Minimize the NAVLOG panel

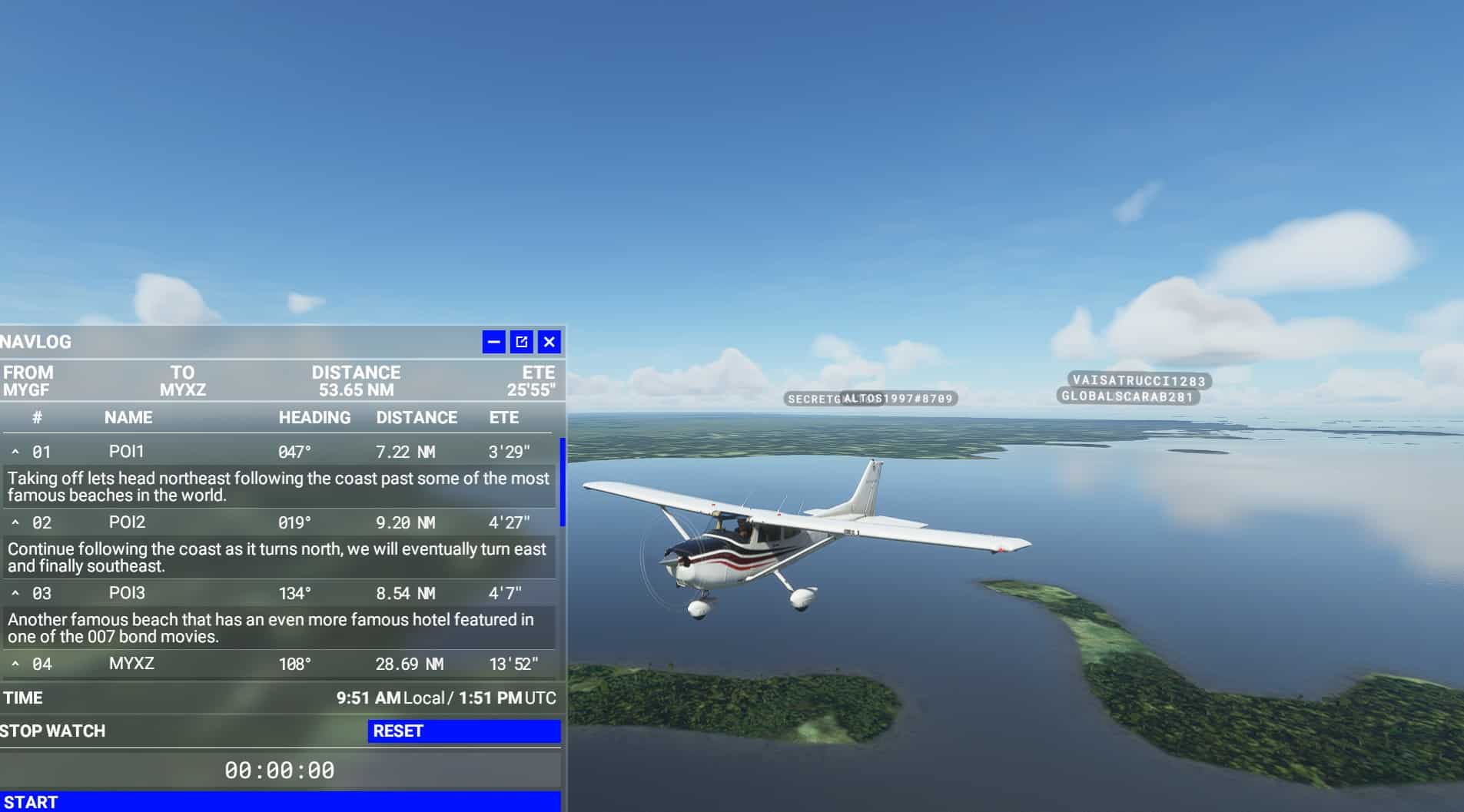click(x=493, y=342)
